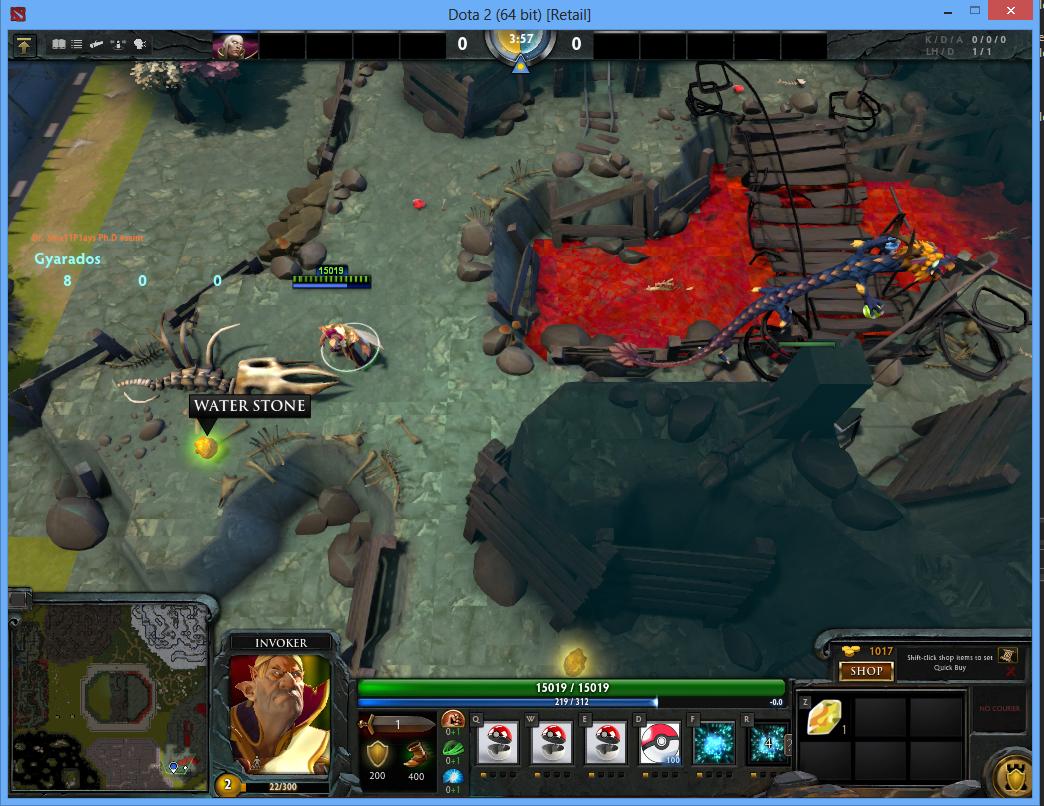Activate the open Poké Ball ability on E
The width and height of the screenshot is (1044, 806).
tap(605, 744)
